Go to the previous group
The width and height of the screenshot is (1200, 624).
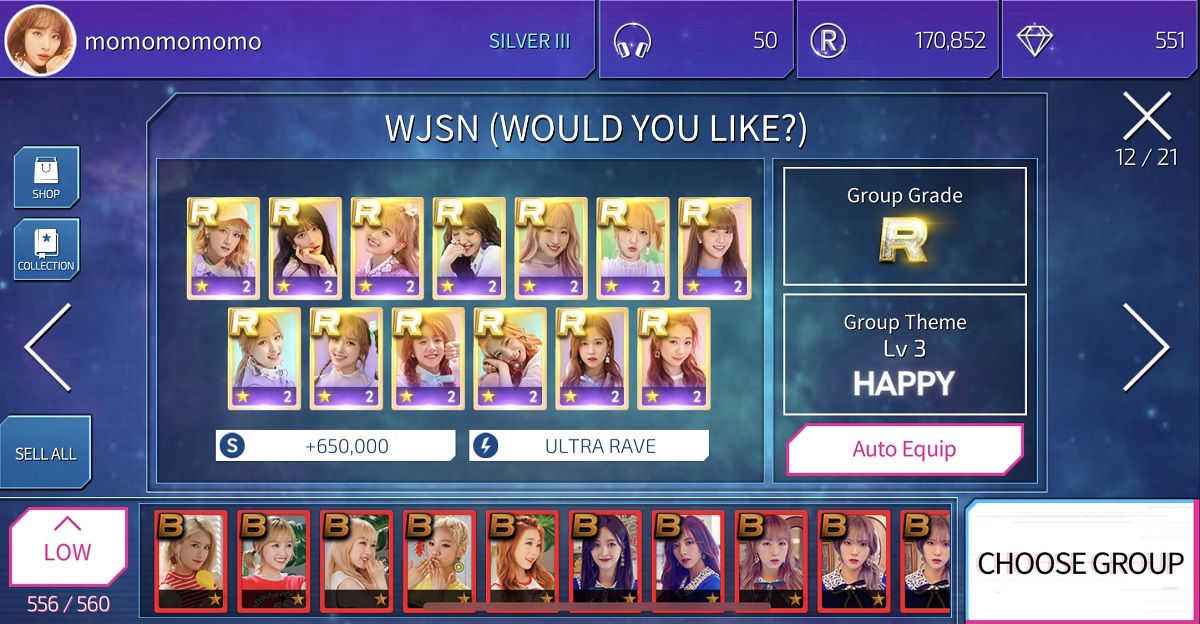[48, 347]
